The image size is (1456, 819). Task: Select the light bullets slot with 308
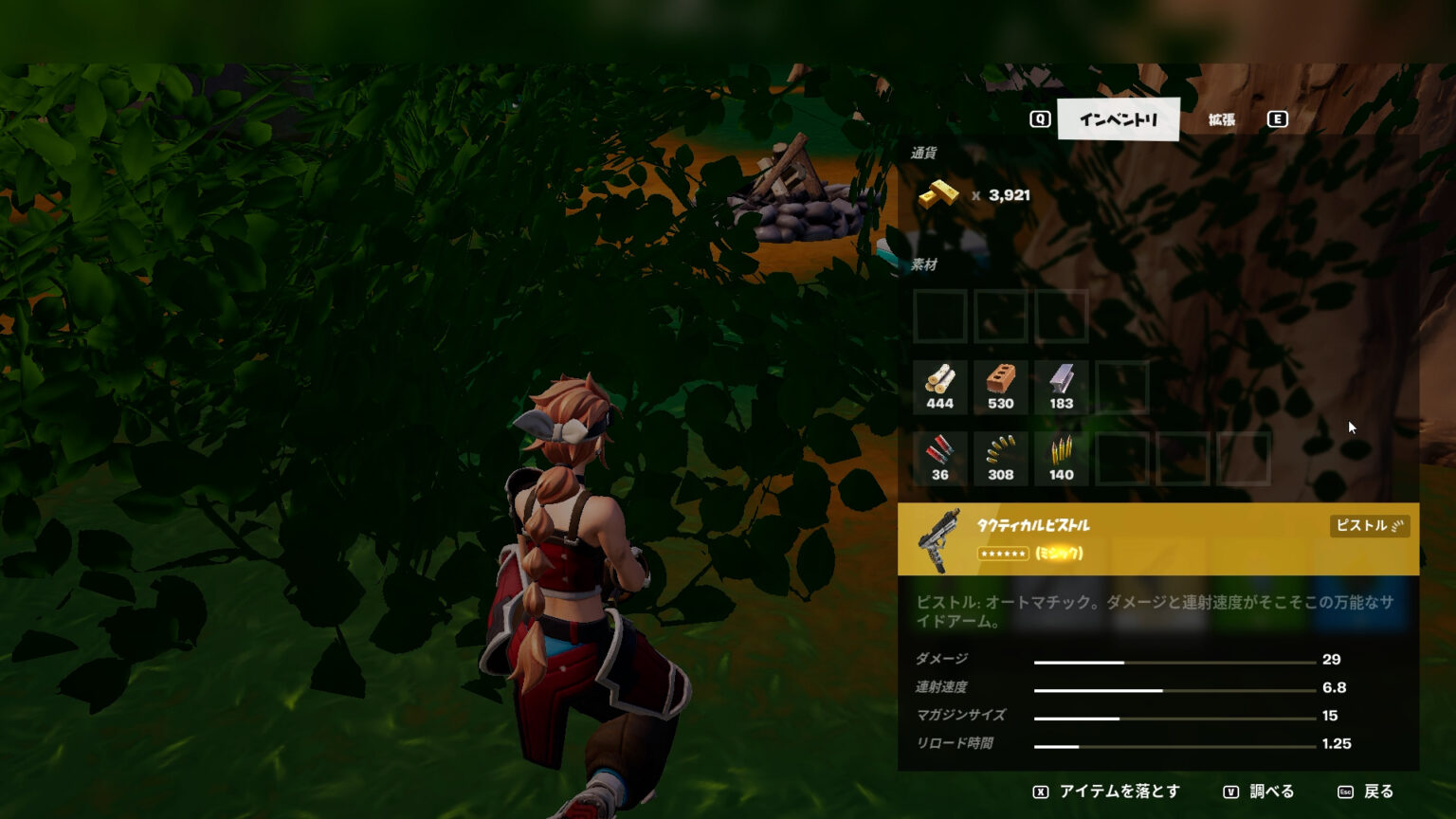[1001, 459]
